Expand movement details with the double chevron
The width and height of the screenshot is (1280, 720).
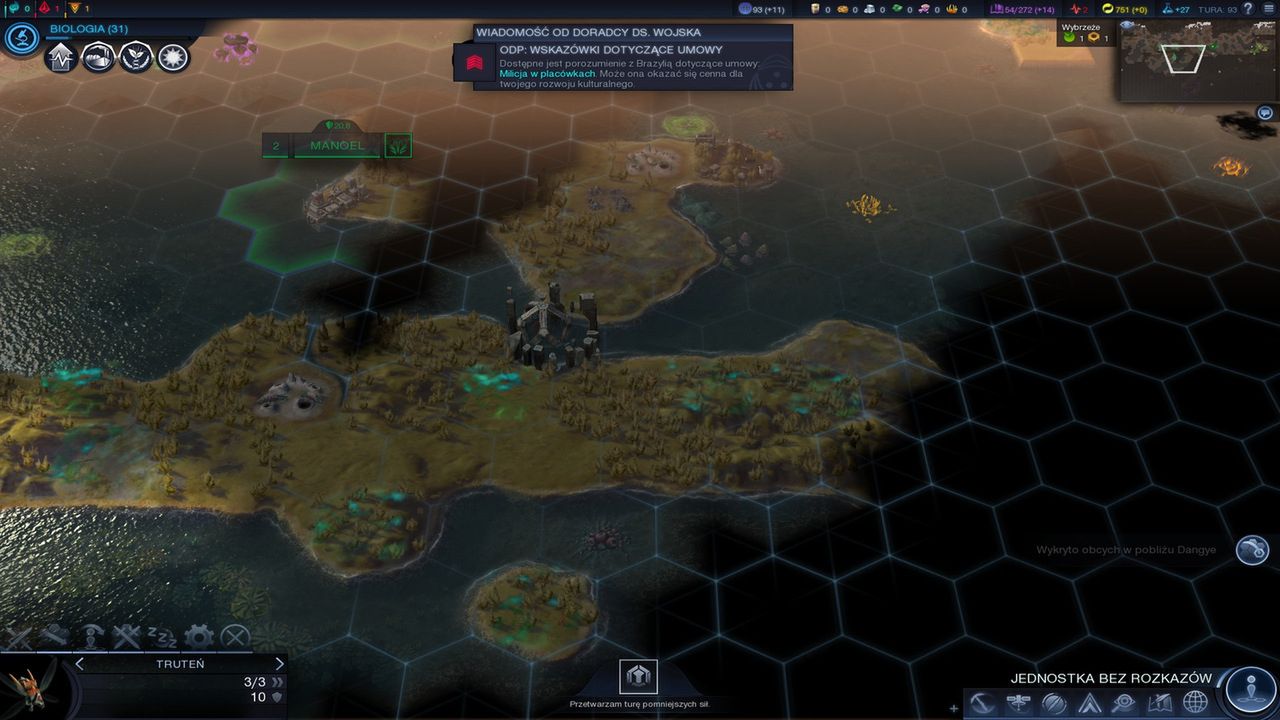pos(278,683)
